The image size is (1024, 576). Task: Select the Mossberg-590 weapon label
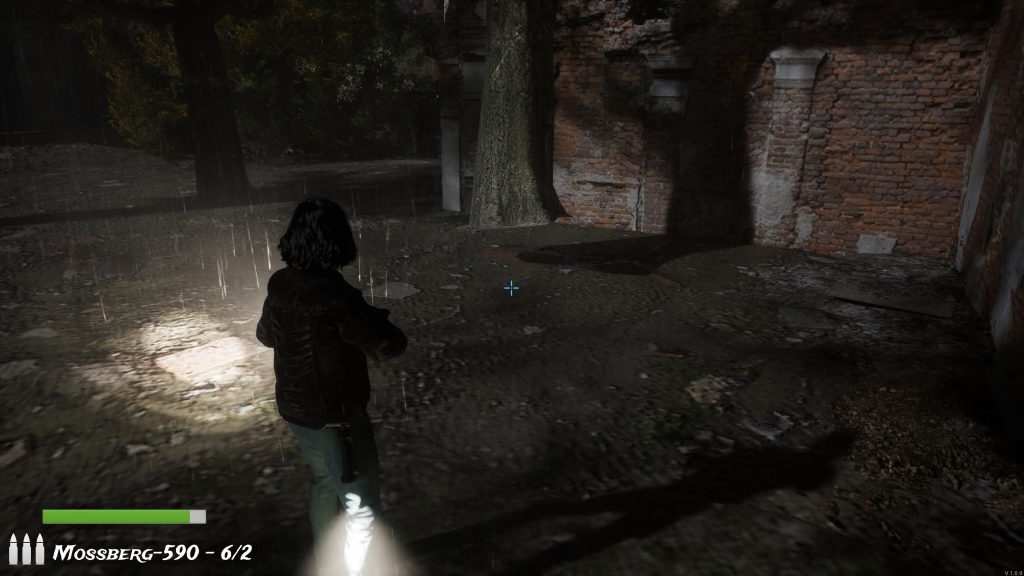[x=152, y=552]
